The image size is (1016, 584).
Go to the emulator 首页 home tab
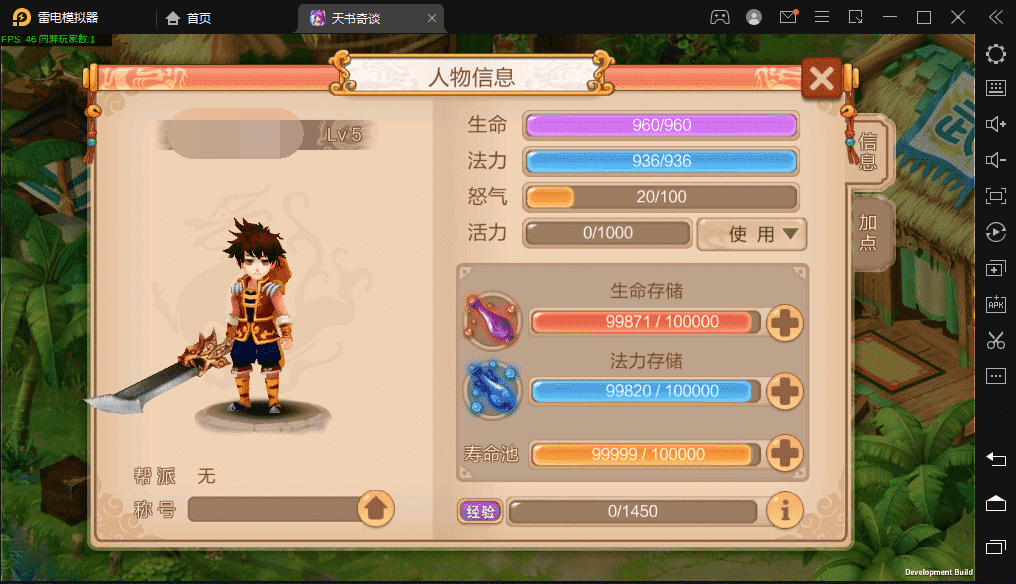coord(189,18)
